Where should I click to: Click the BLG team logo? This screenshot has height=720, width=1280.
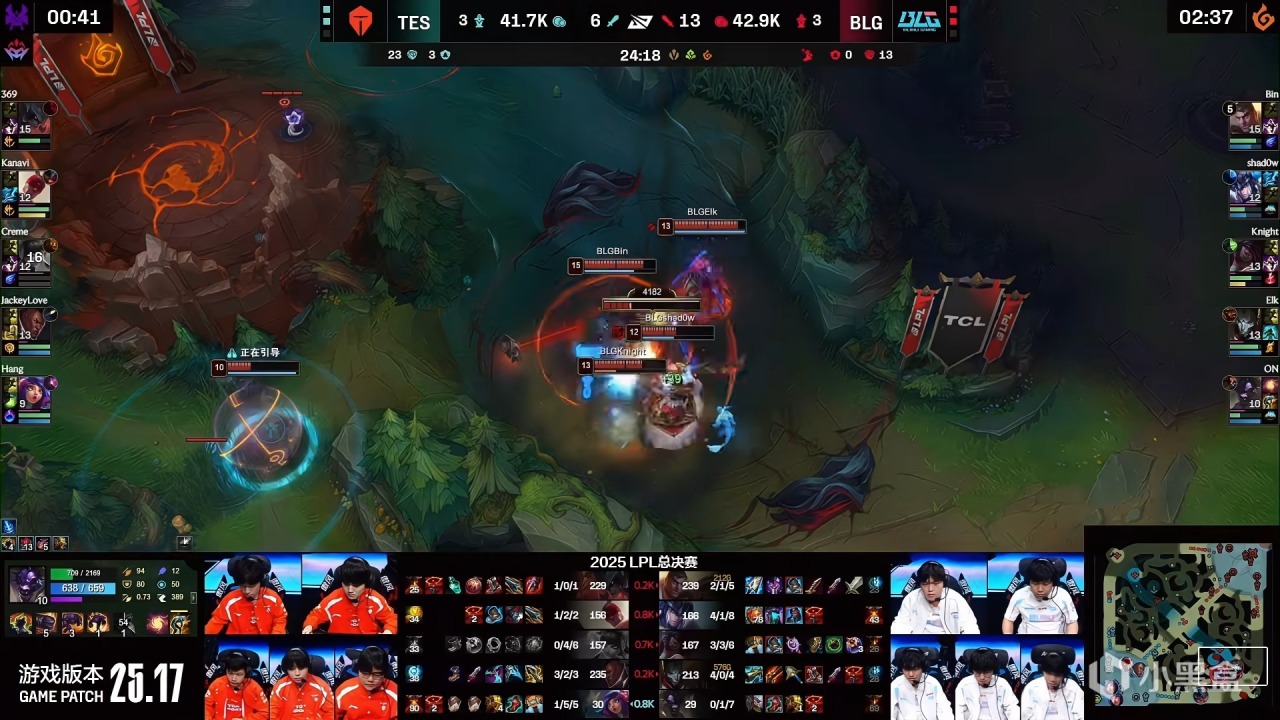coord(918,21)
